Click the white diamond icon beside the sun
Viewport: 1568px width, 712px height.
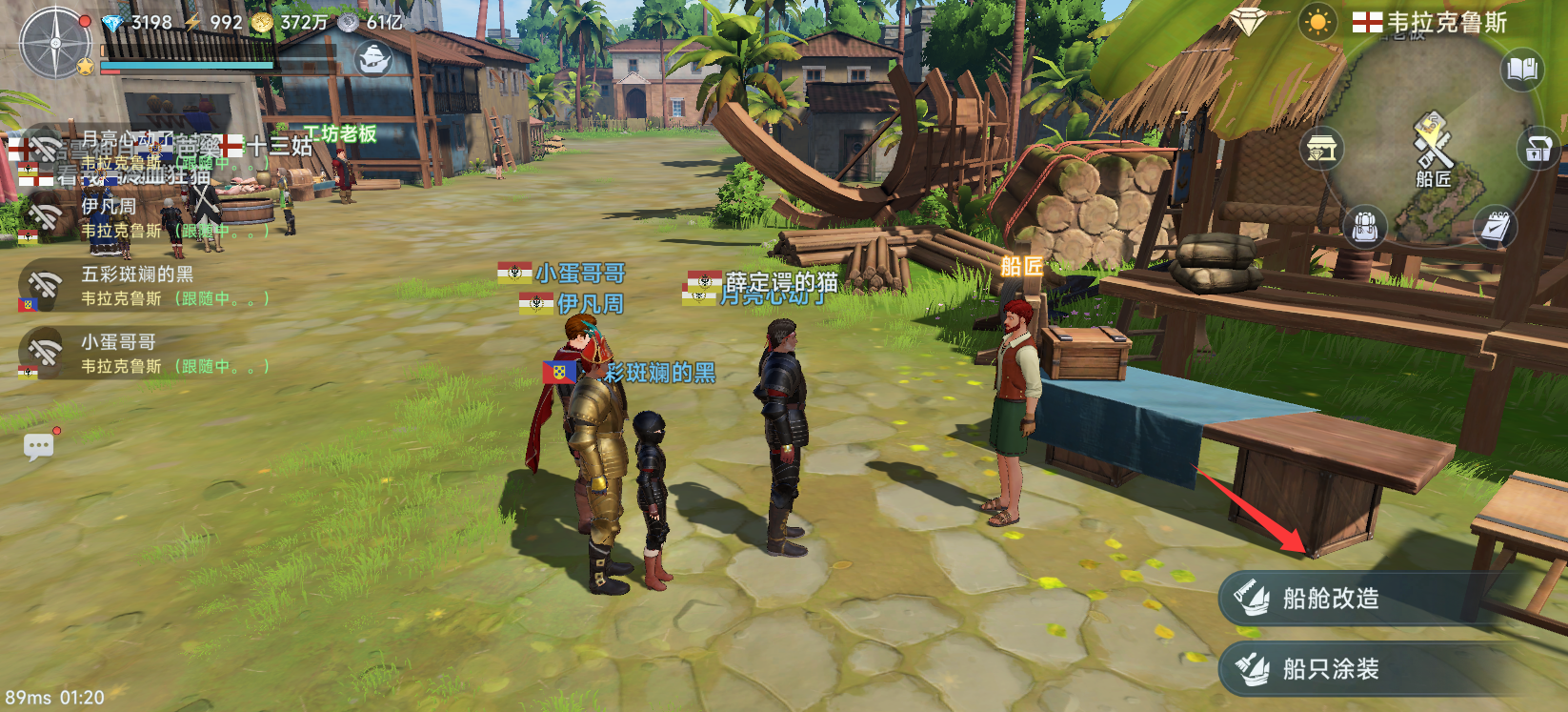click(x=1246, y=20)
